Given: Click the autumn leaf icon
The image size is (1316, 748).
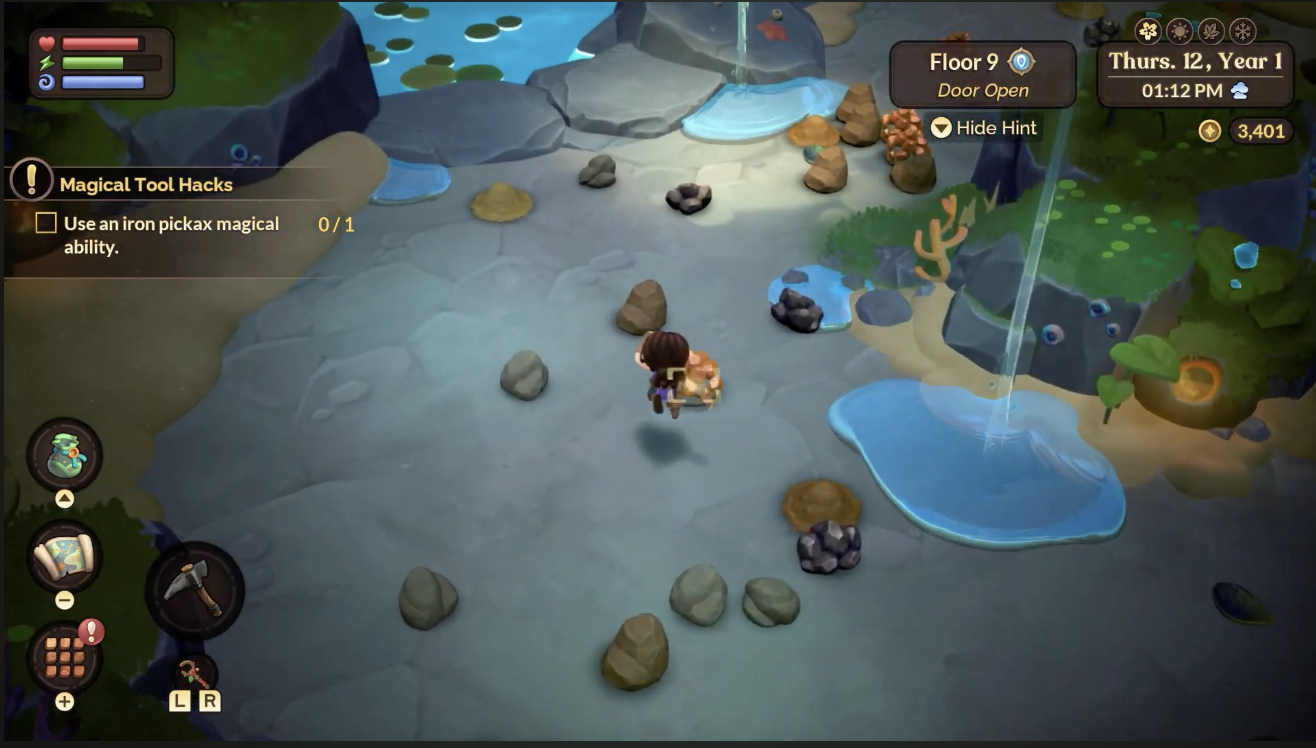Looking at the screenshot, I should click(1210, 31).
